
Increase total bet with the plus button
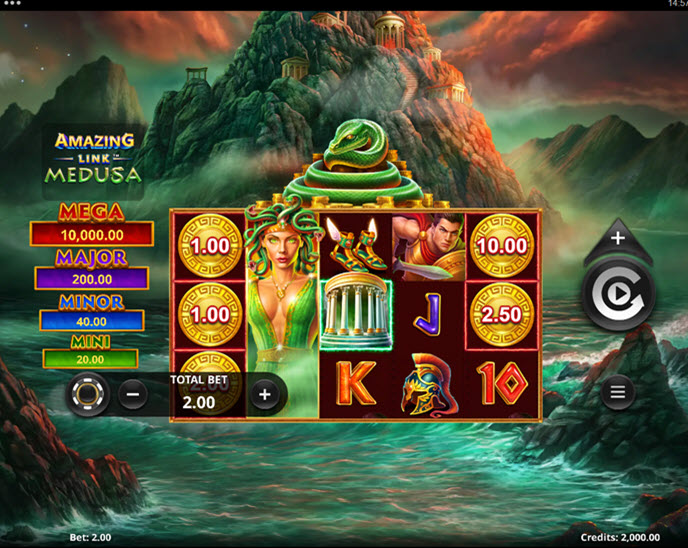pos(264,395)
